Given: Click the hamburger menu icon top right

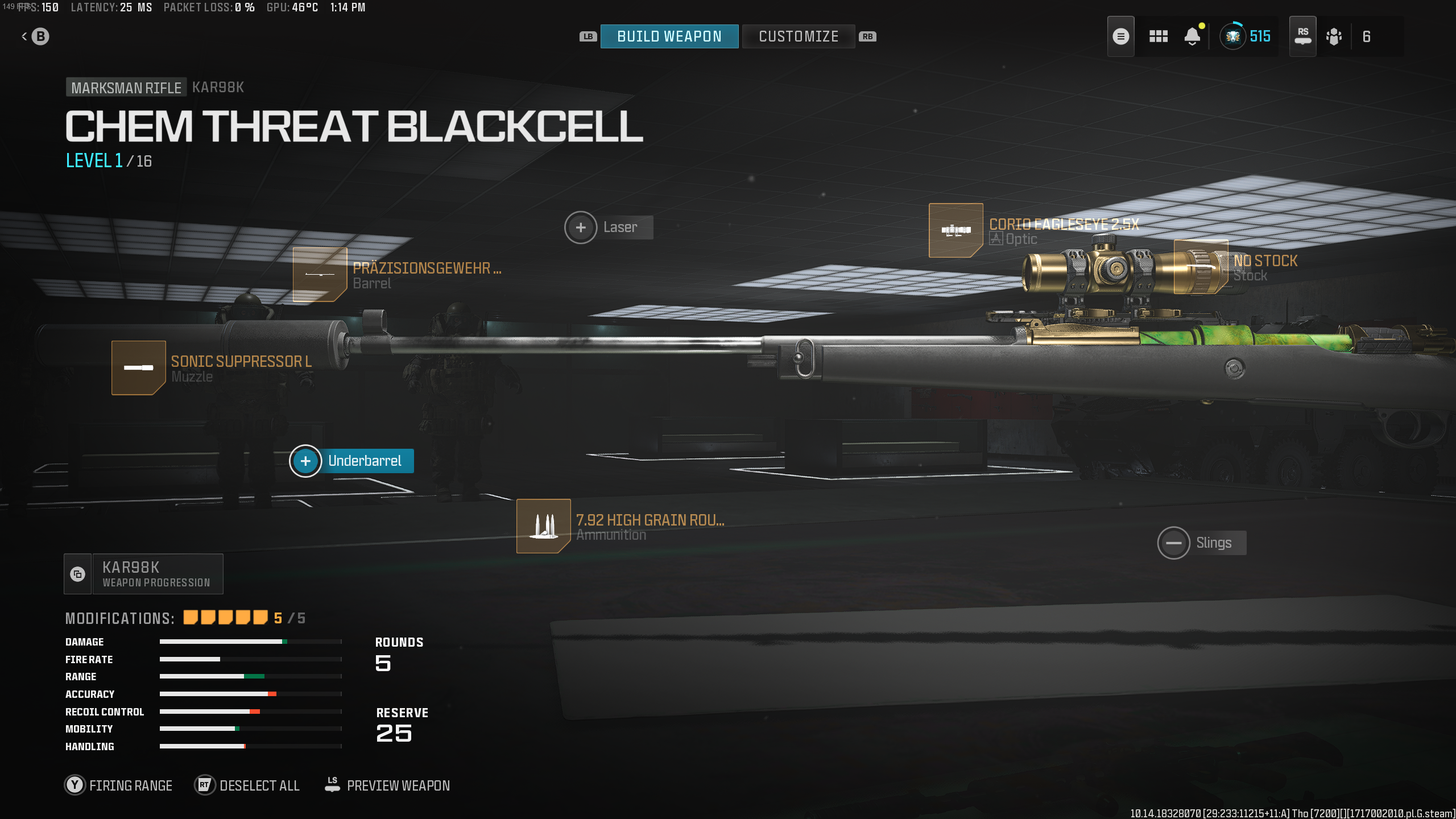Looking at the screenshot, I should 1120,36.
